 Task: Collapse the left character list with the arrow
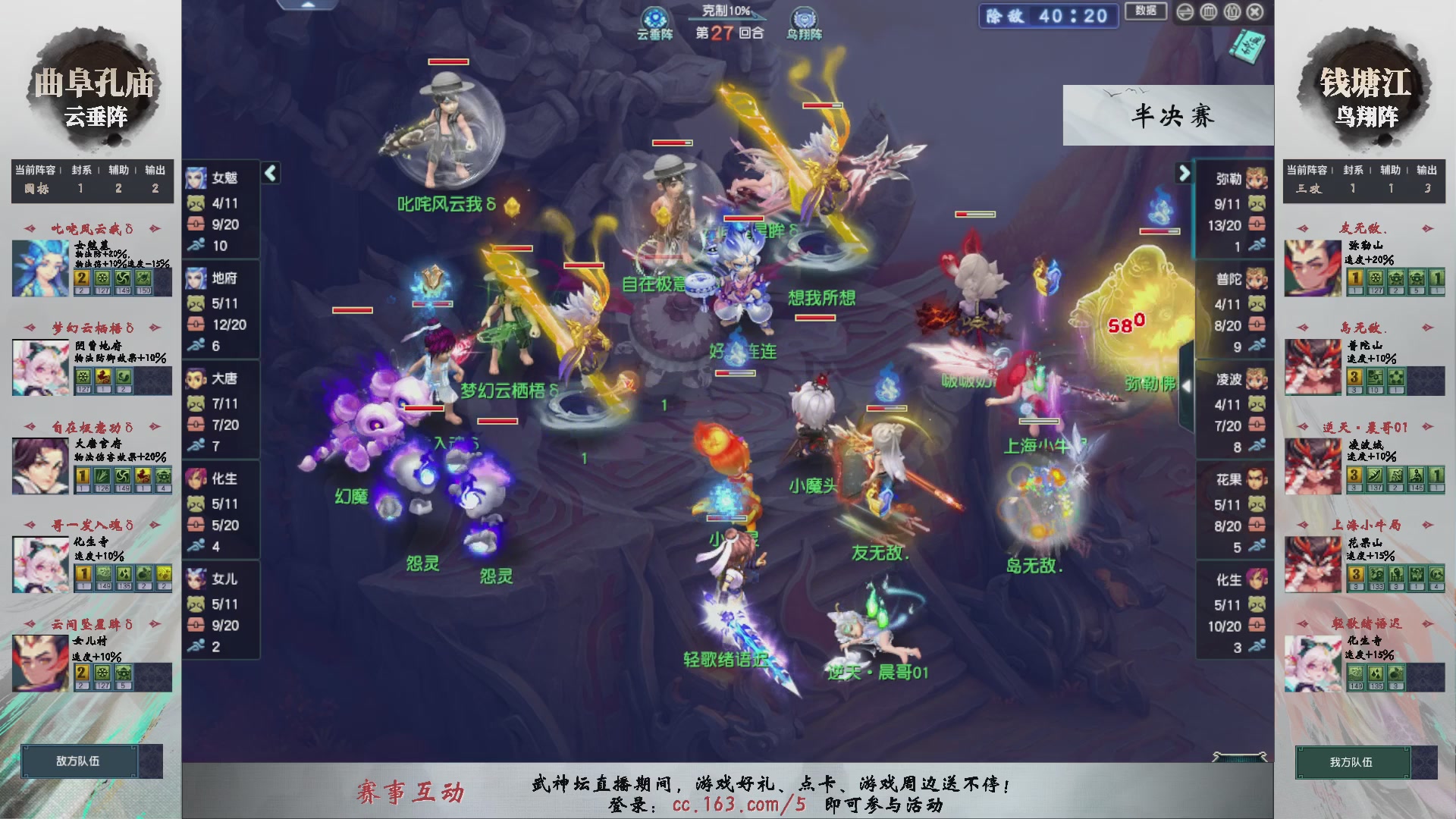(x=269, y=174)
